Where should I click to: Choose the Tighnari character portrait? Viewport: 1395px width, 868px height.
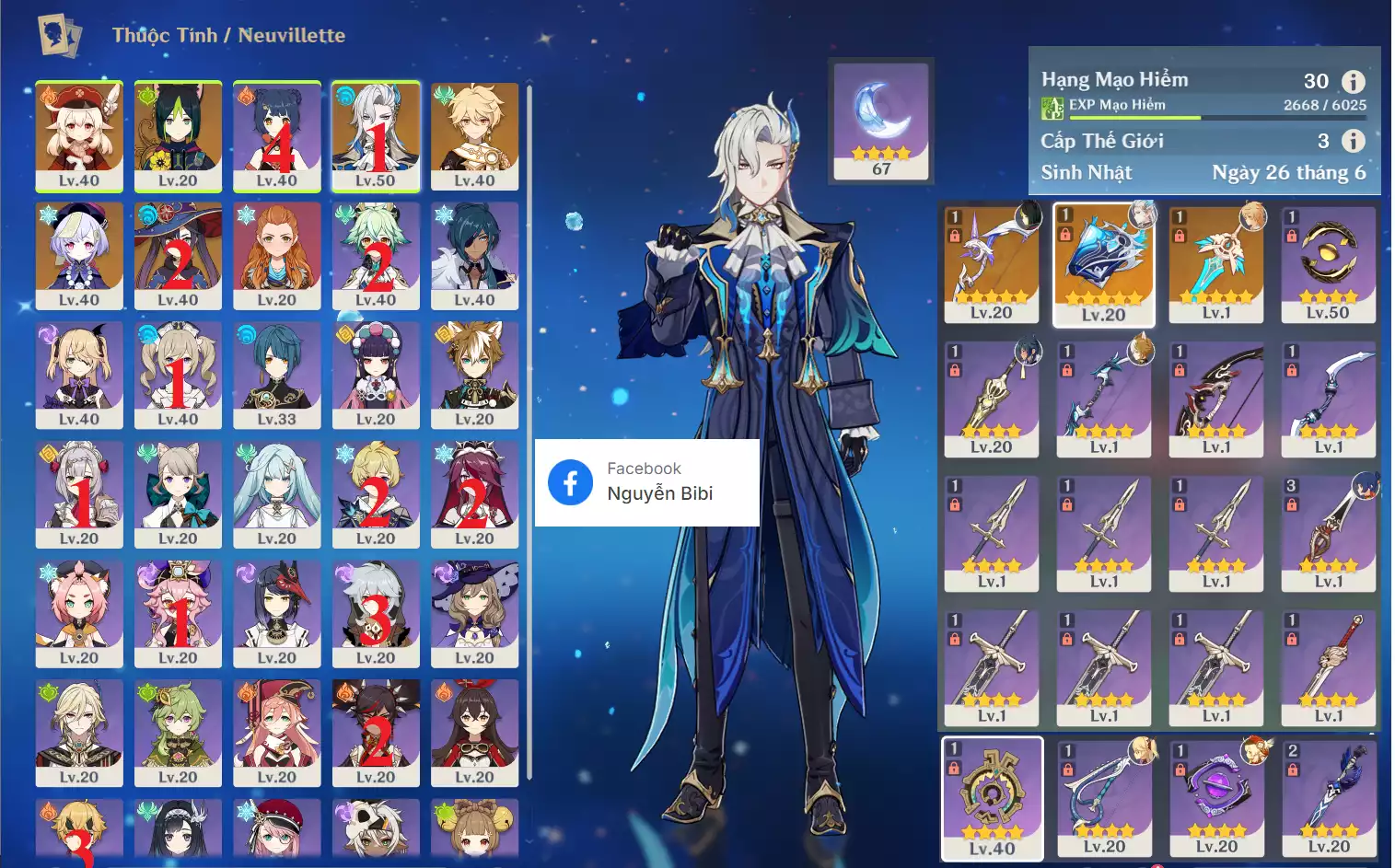click(178, 135)
